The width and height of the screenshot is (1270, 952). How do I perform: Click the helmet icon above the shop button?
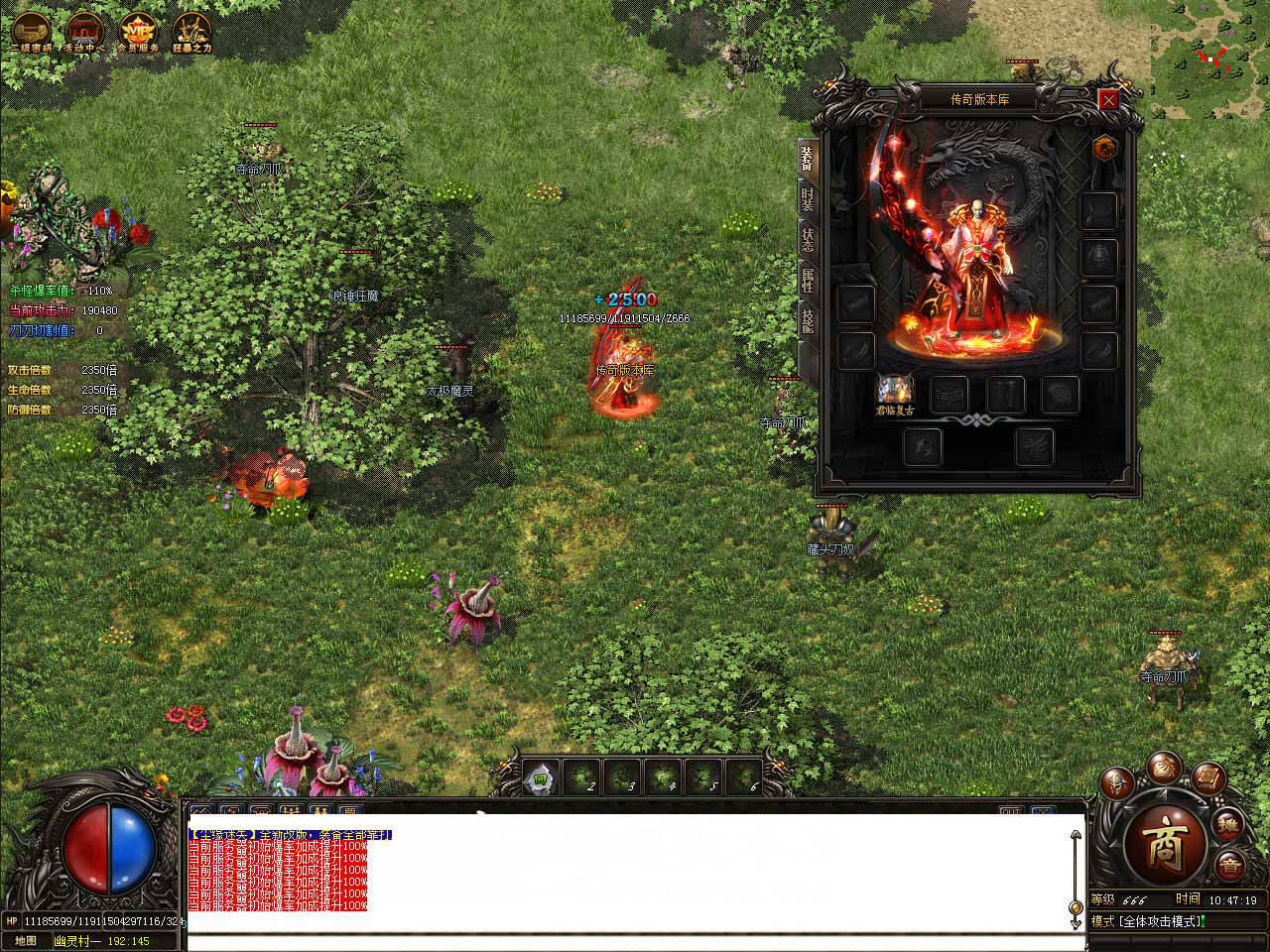1117,782
